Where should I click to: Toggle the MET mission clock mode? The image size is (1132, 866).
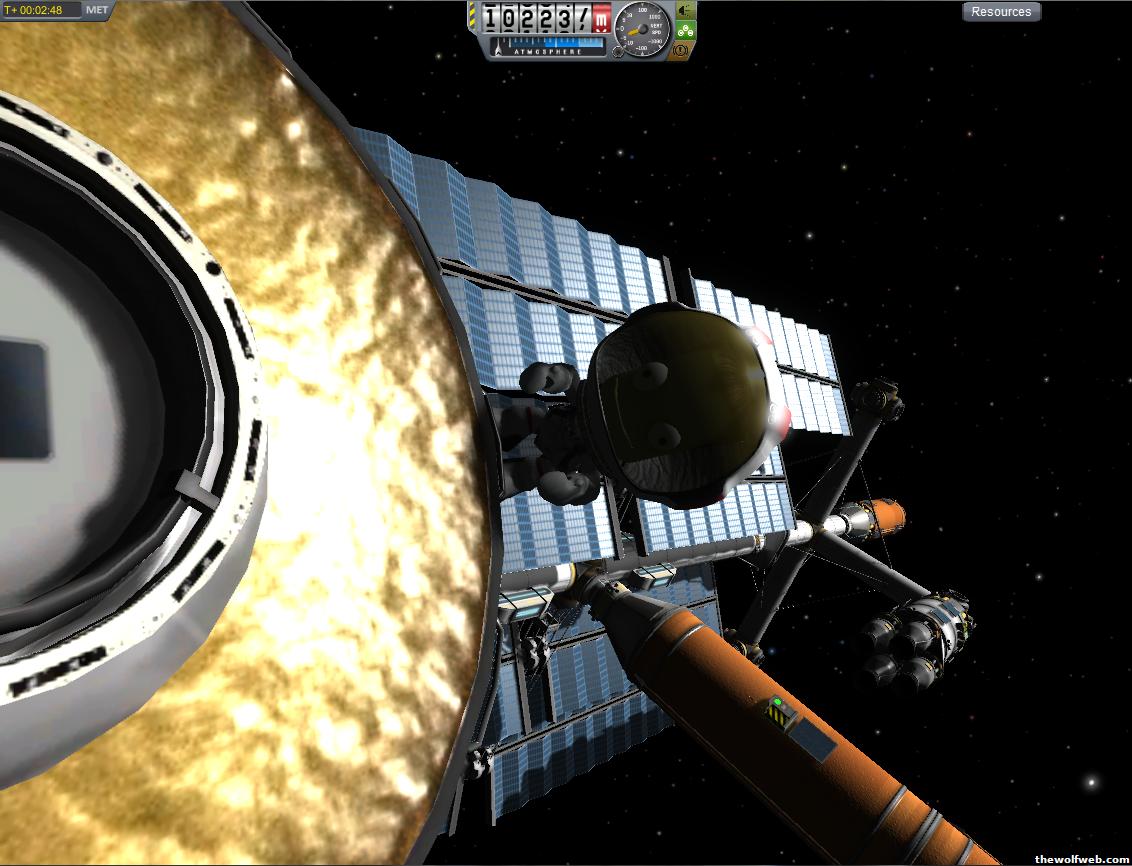[x=97, y=10]
